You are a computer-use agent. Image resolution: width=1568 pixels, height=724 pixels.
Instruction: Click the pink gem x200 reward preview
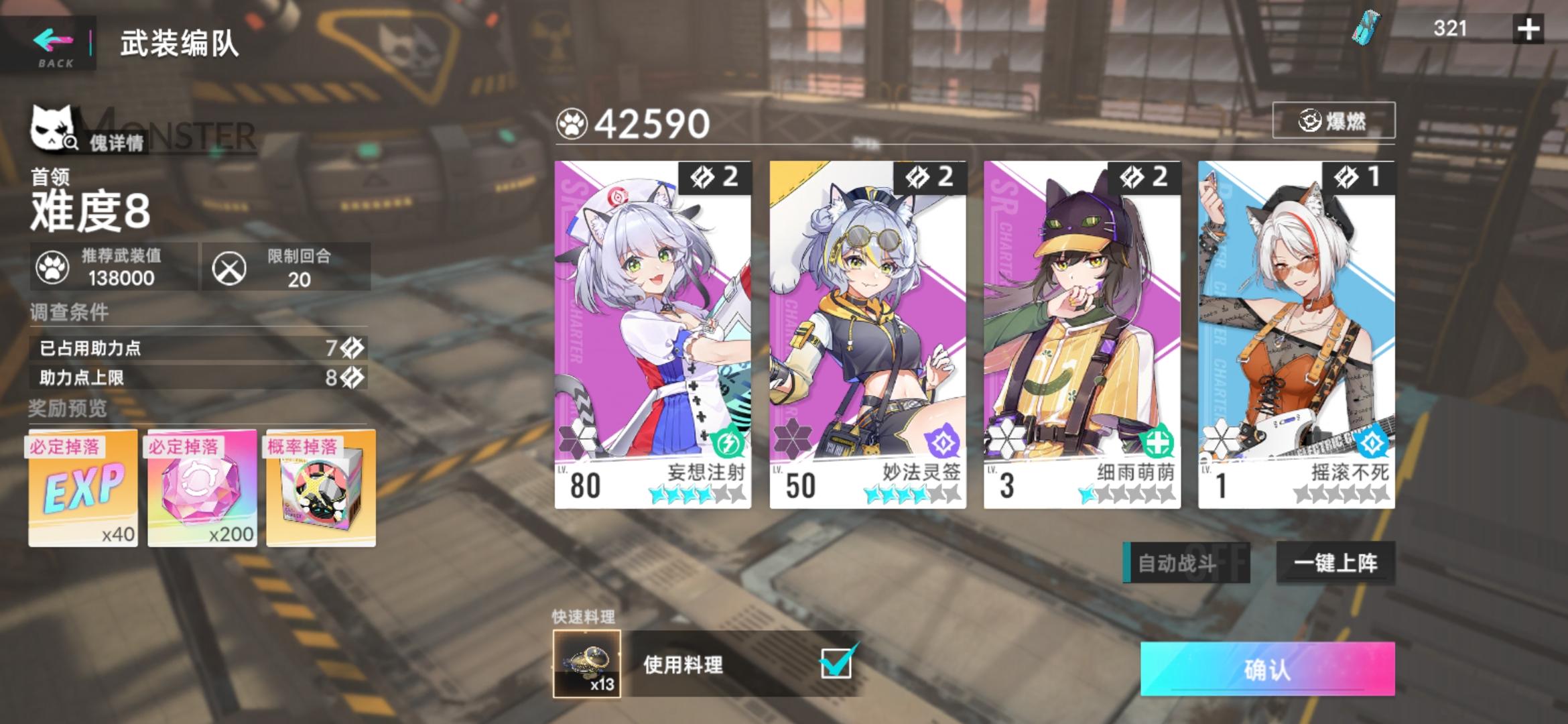coord(201,489)
